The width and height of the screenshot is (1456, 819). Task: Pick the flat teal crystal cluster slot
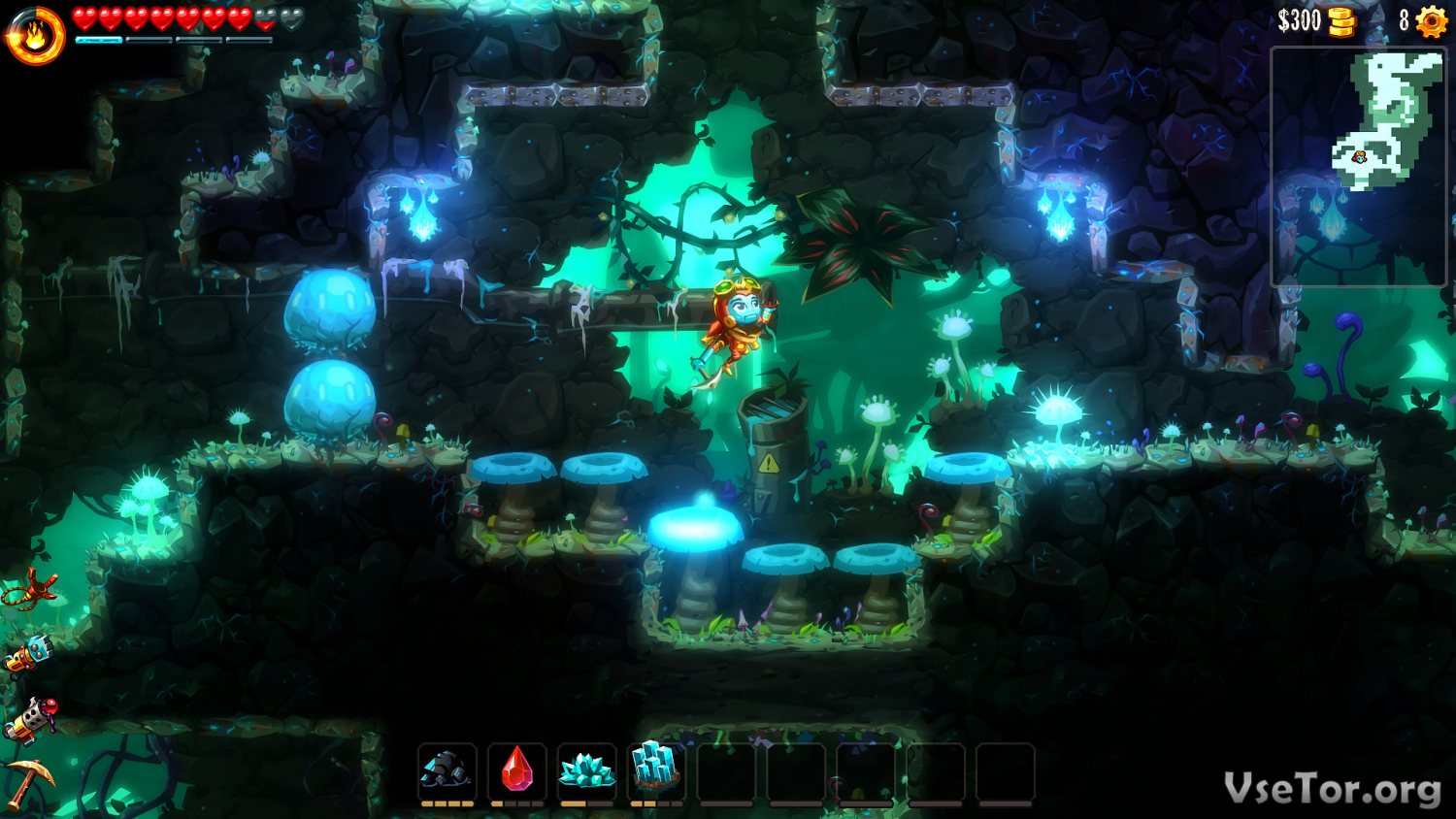(586, 770)
